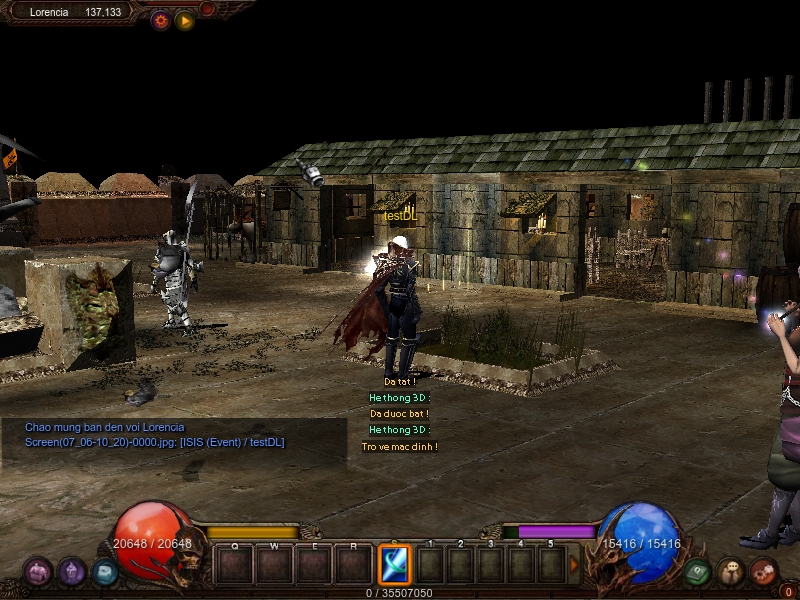Click the Lorencia location coordinates panel
The image size is (800, 600).
click(76, 12)
